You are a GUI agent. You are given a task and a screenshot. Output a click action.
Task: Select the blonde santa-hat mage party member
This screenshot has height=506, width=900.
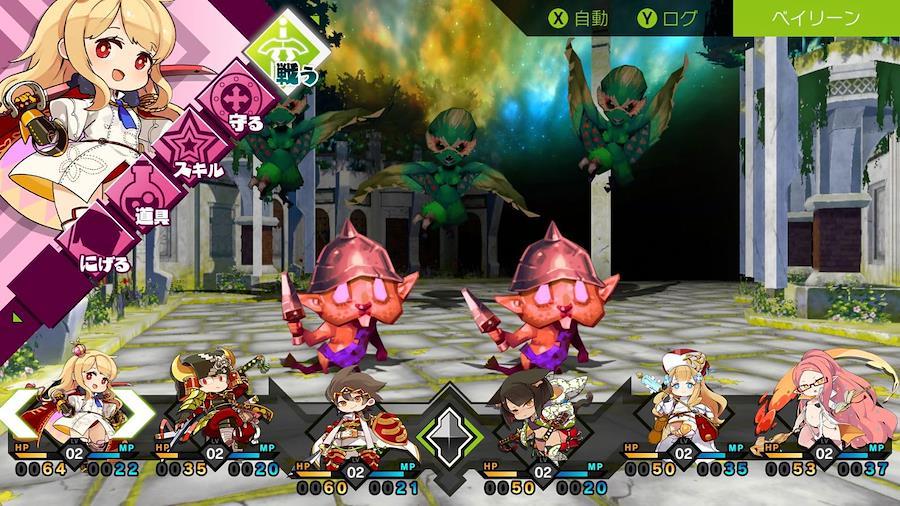[678, 405]
